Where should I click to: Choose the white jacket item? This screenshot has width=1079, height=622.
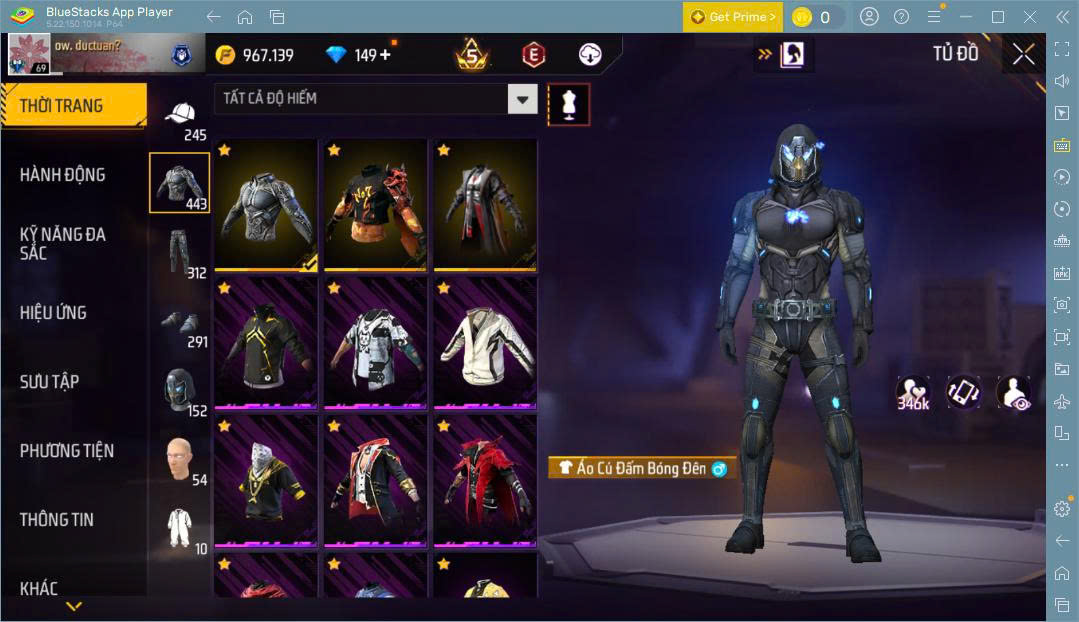[485, 343]
